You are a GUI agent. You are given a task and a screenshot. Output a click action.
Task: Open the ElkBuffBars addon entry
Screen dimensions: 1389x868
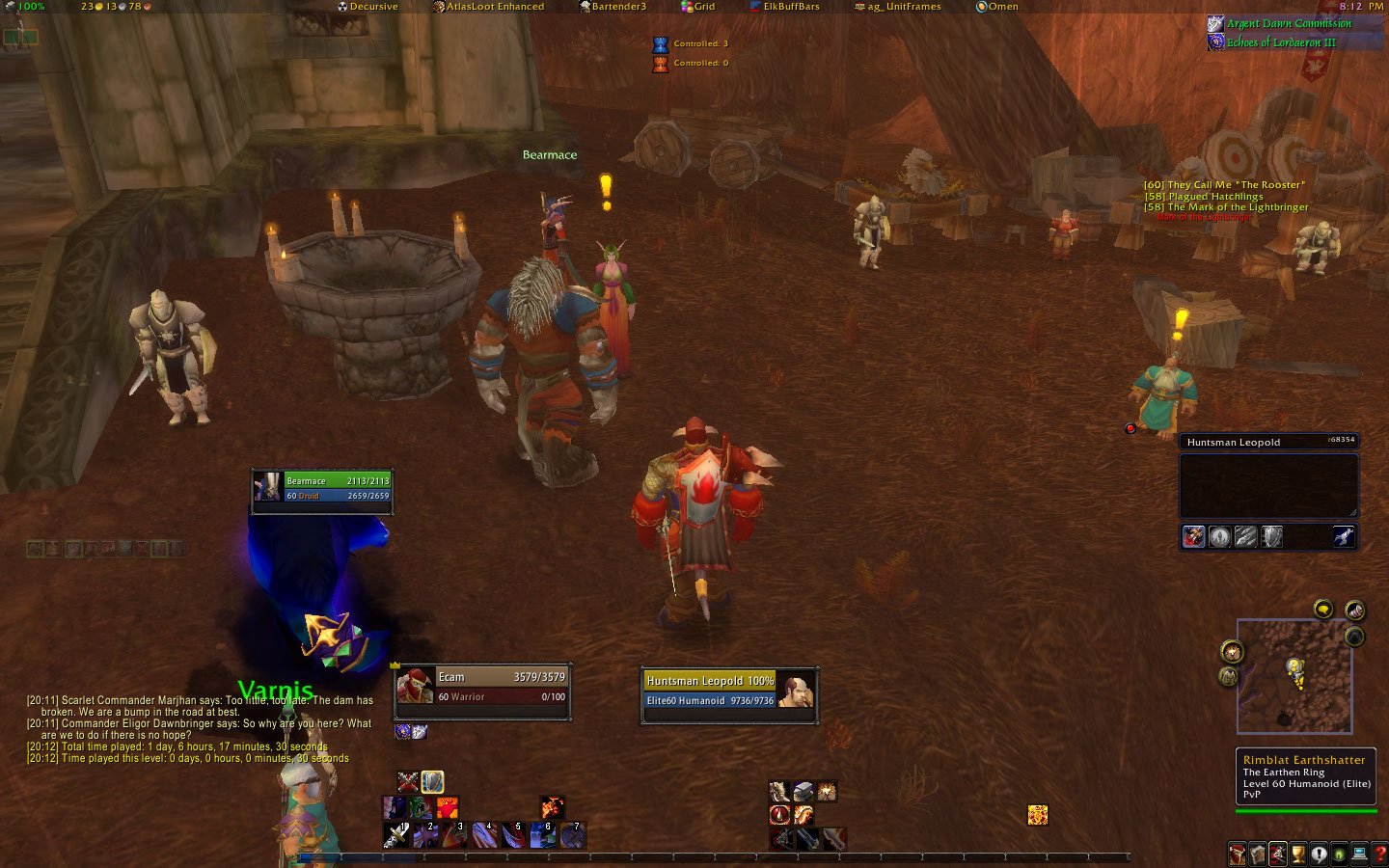coord(784,7)
